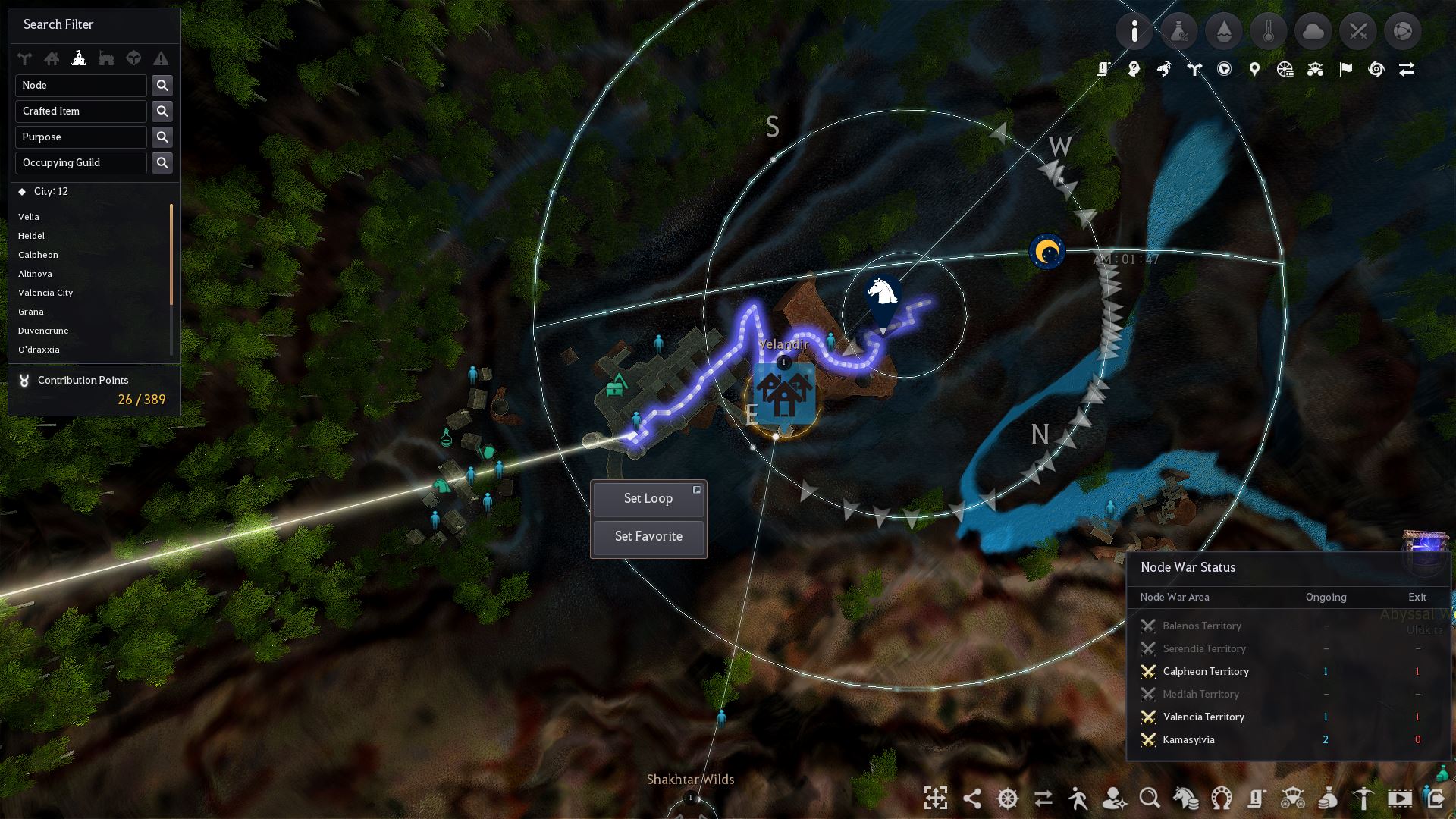Click the Node search input field
Image resolution: width=1456 pixels, height=819 pixels.
tap(81, 85)
